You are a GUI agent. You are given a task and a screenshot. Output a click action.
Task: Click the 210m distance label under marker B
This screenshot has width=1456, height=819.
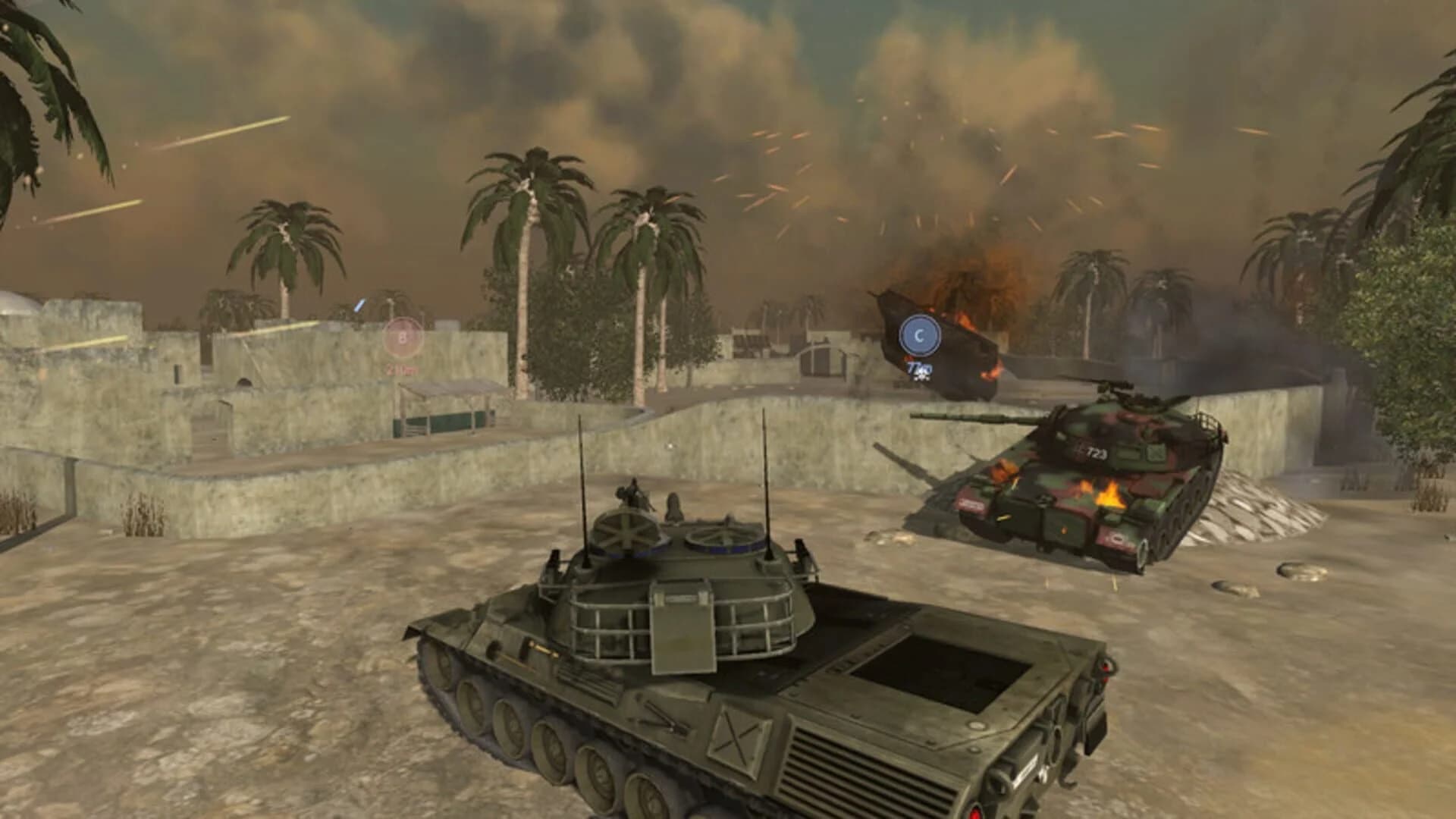point(402,369)
